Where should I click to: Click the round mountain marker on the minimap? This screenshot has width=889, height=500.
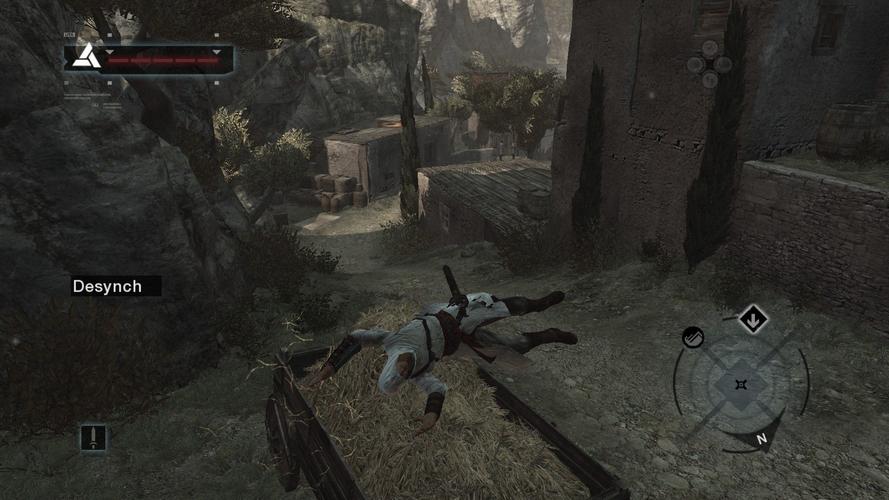tap(693, 338)
